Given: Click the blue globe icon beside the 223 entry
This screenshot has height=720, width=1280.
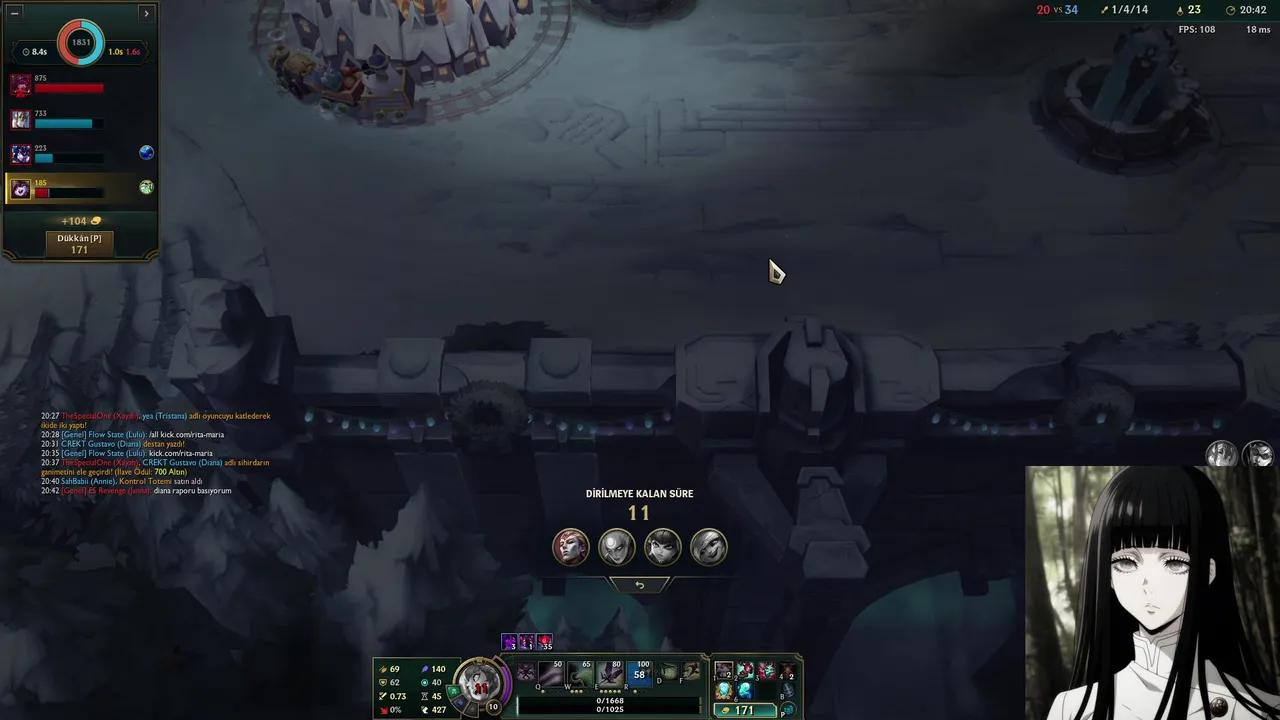Looking at the screenshot, I should click(x=146, y=153).
